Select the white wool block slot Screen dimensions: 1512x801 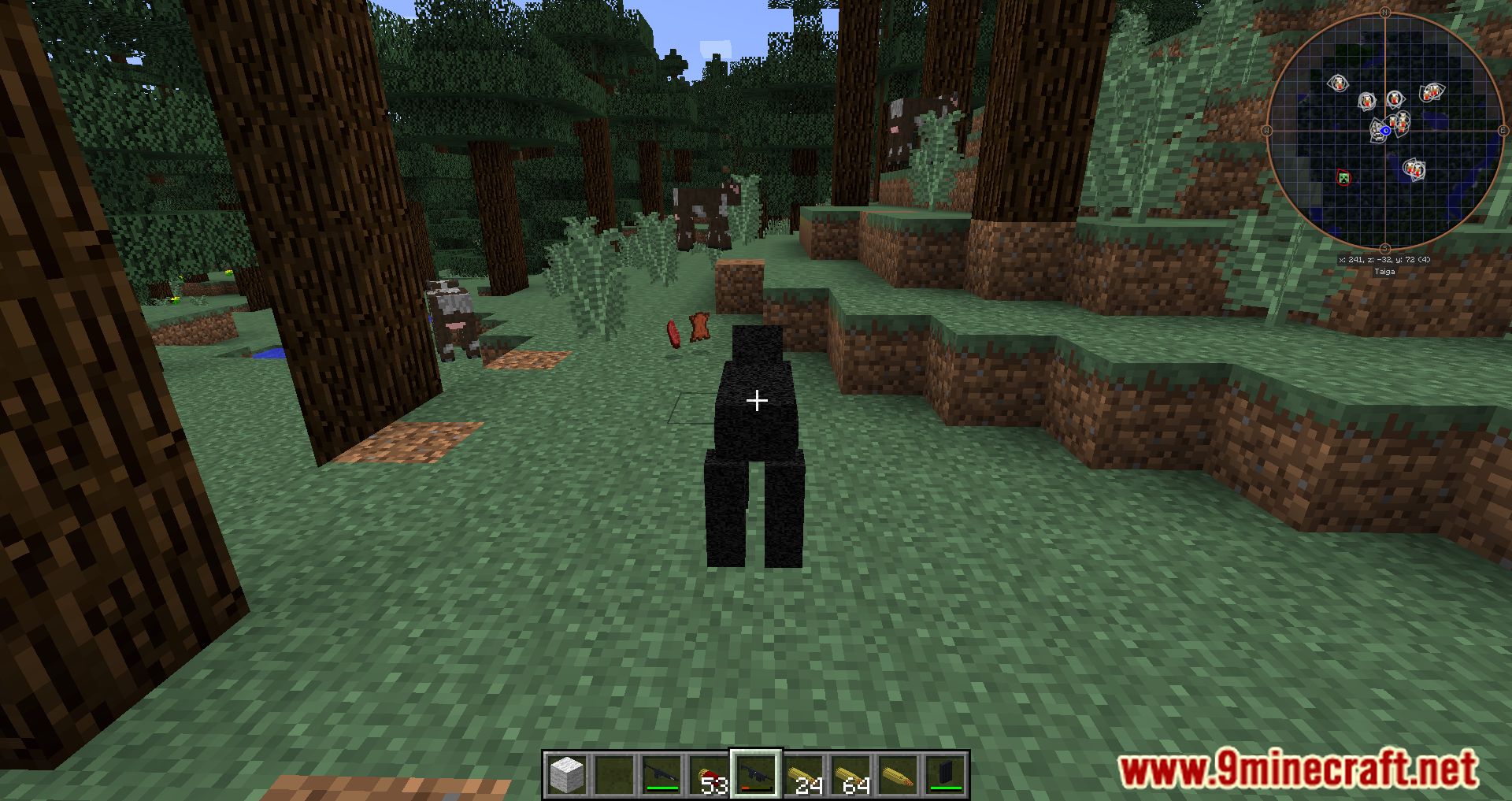coord(566,774)
